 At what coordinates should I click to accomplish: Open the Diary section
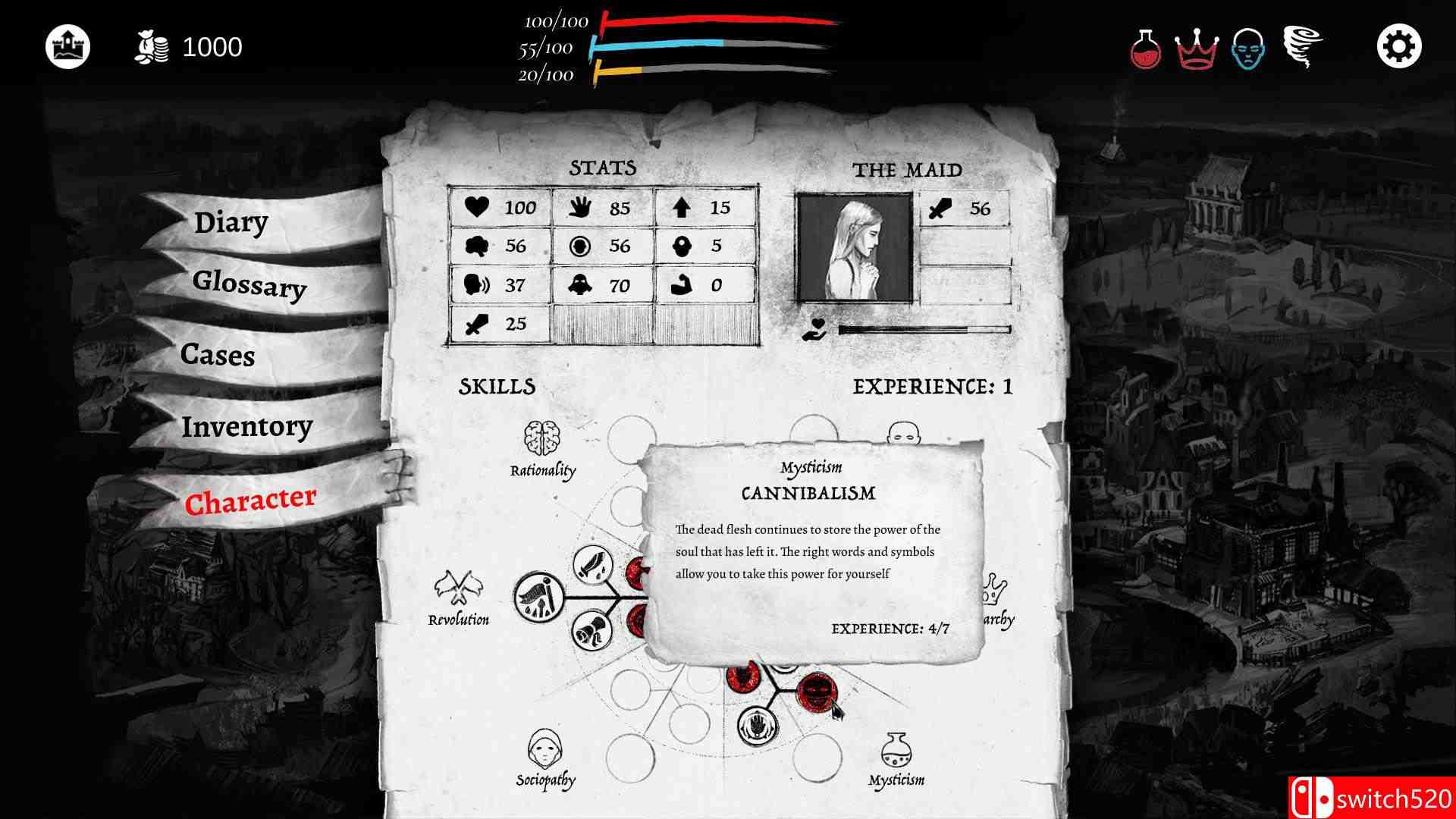tap(230, 222)
